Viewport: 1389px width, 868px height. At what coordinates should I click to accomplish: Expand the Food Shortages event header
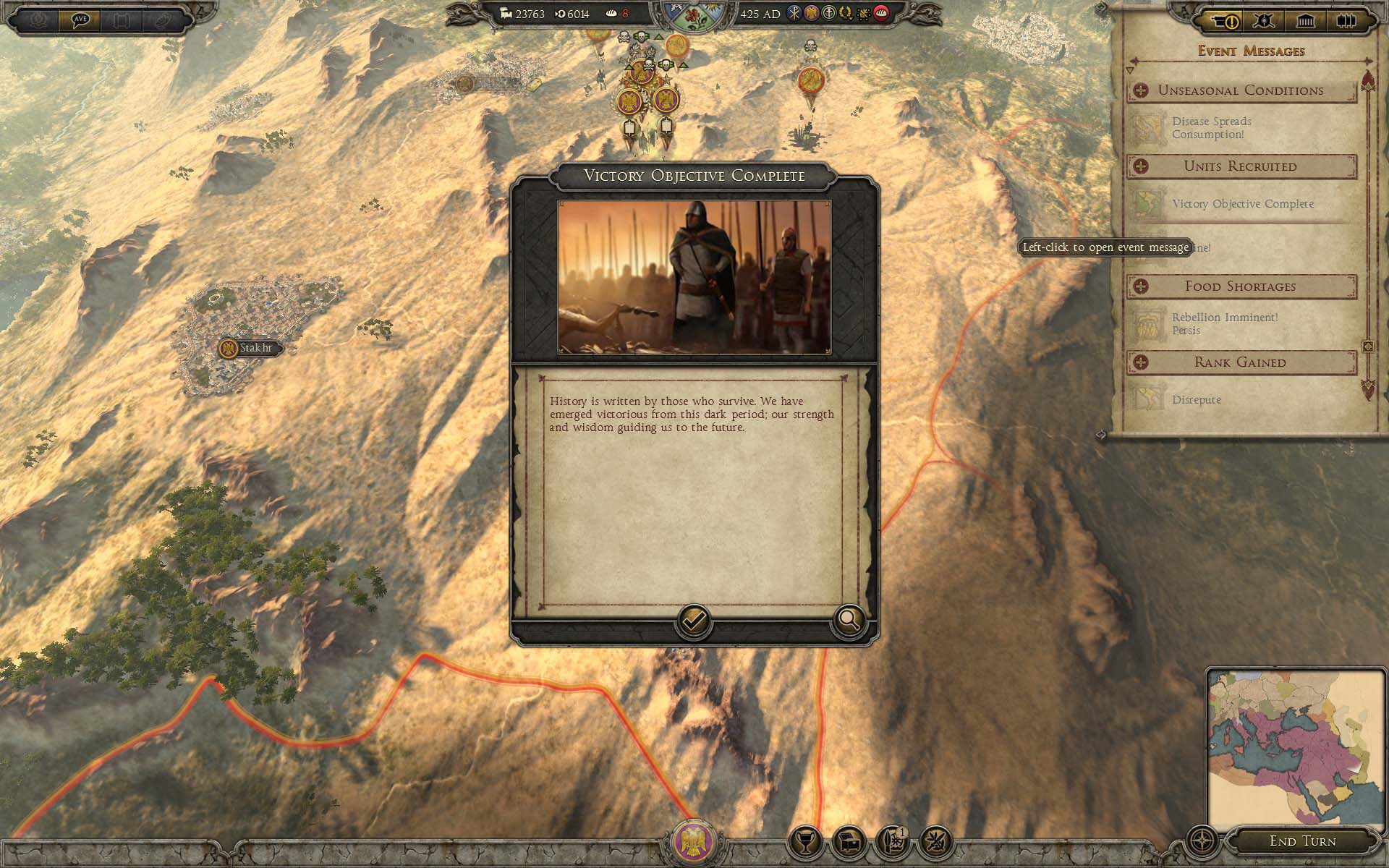pyautogui.click(x=1141, y=286)
